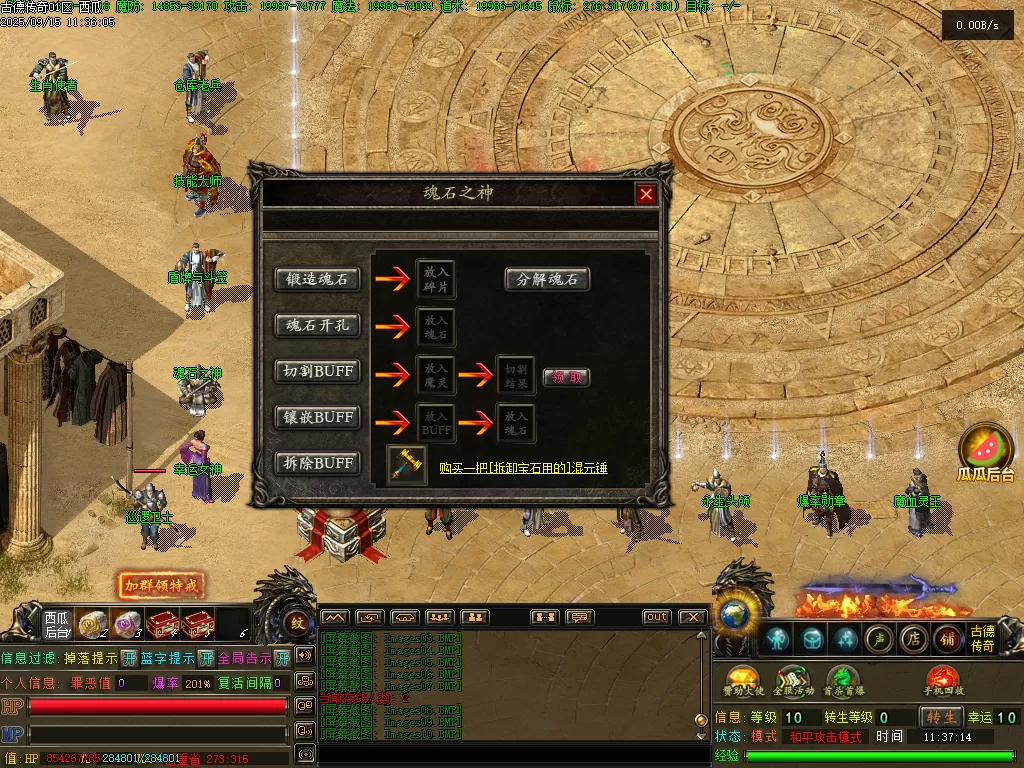Toggle the 全局告示 global notice switch
This screenshot has width=1024, height=768.
coord(282,658)
